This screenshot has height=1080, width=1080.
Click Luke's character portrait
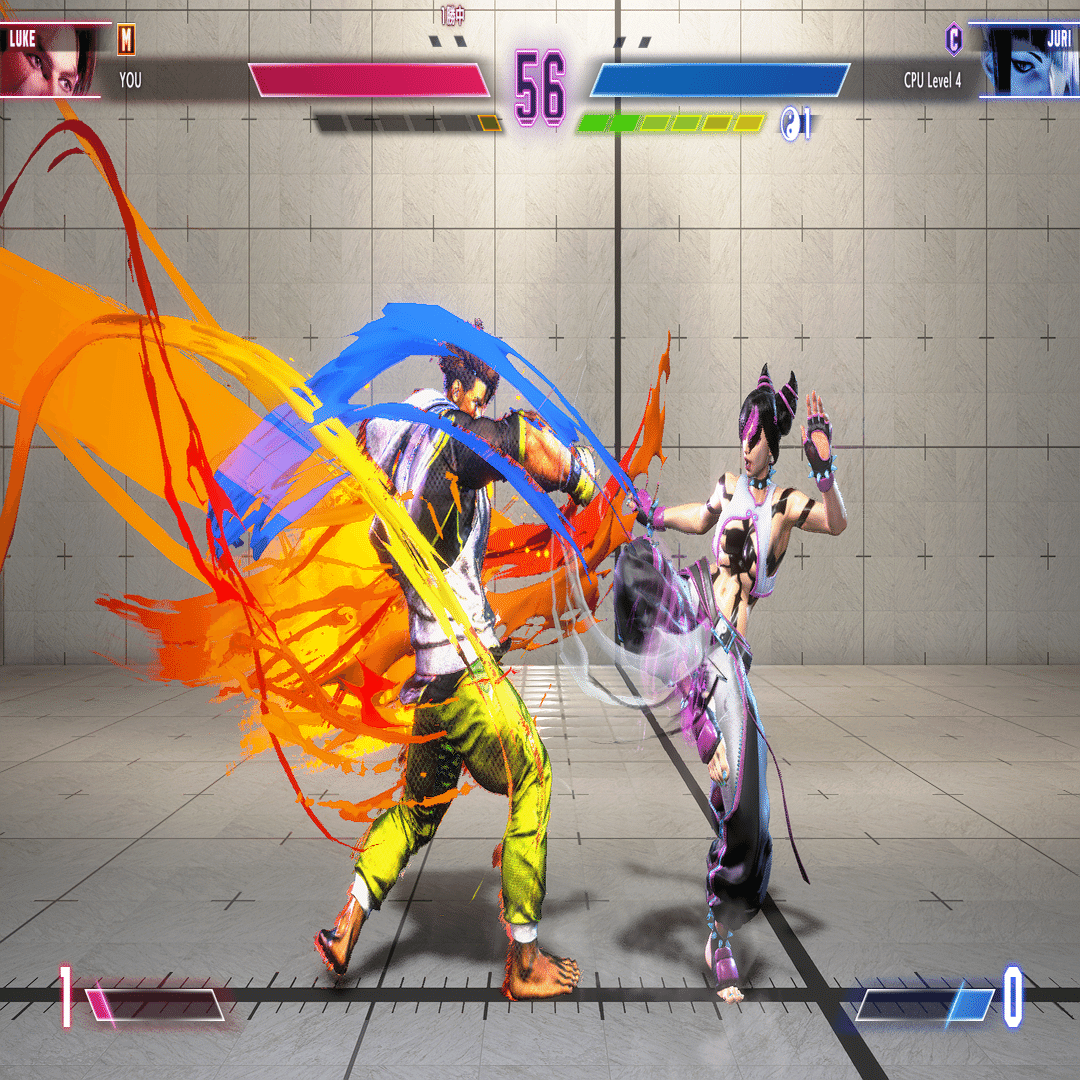pos(52,62)
